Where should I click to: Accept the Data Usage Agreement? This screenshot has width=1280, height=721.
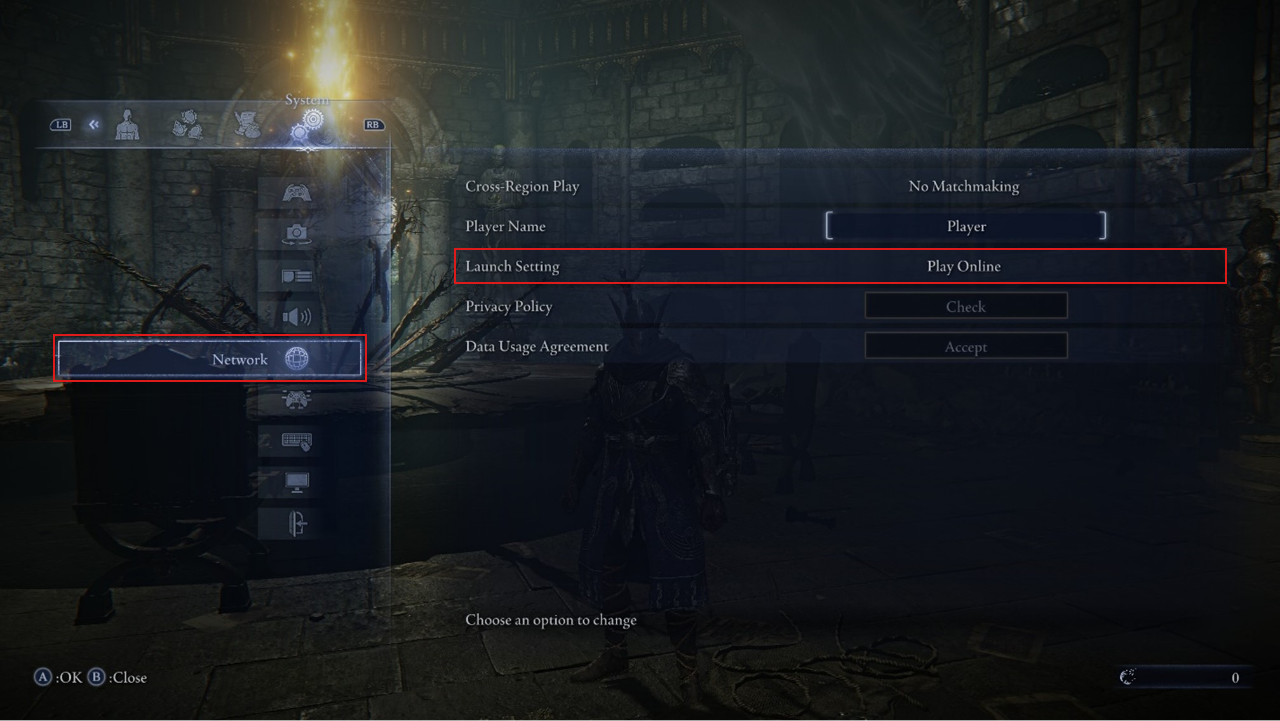tap(966, 347)
